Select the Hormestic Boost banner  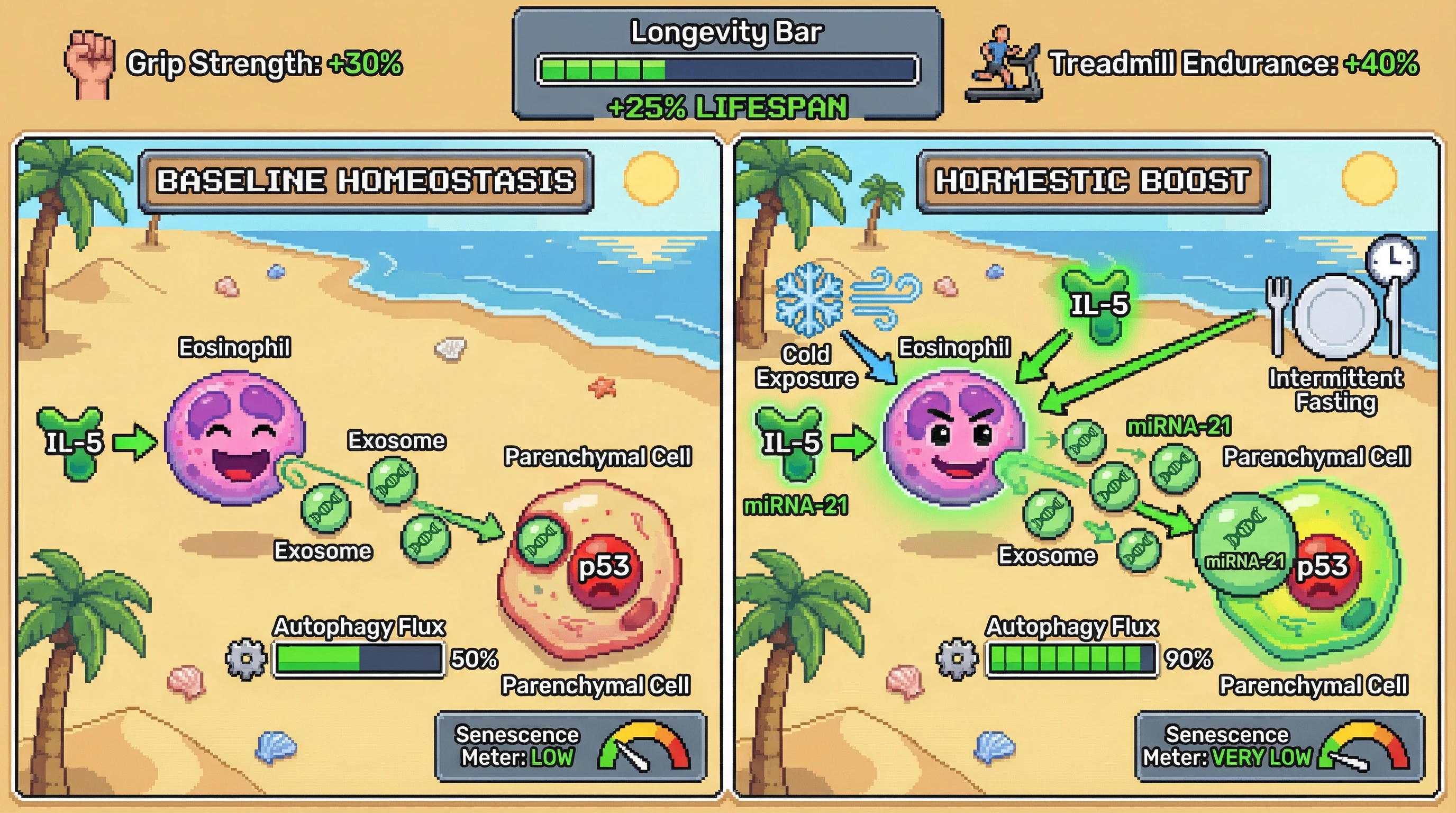point(1092,182)
